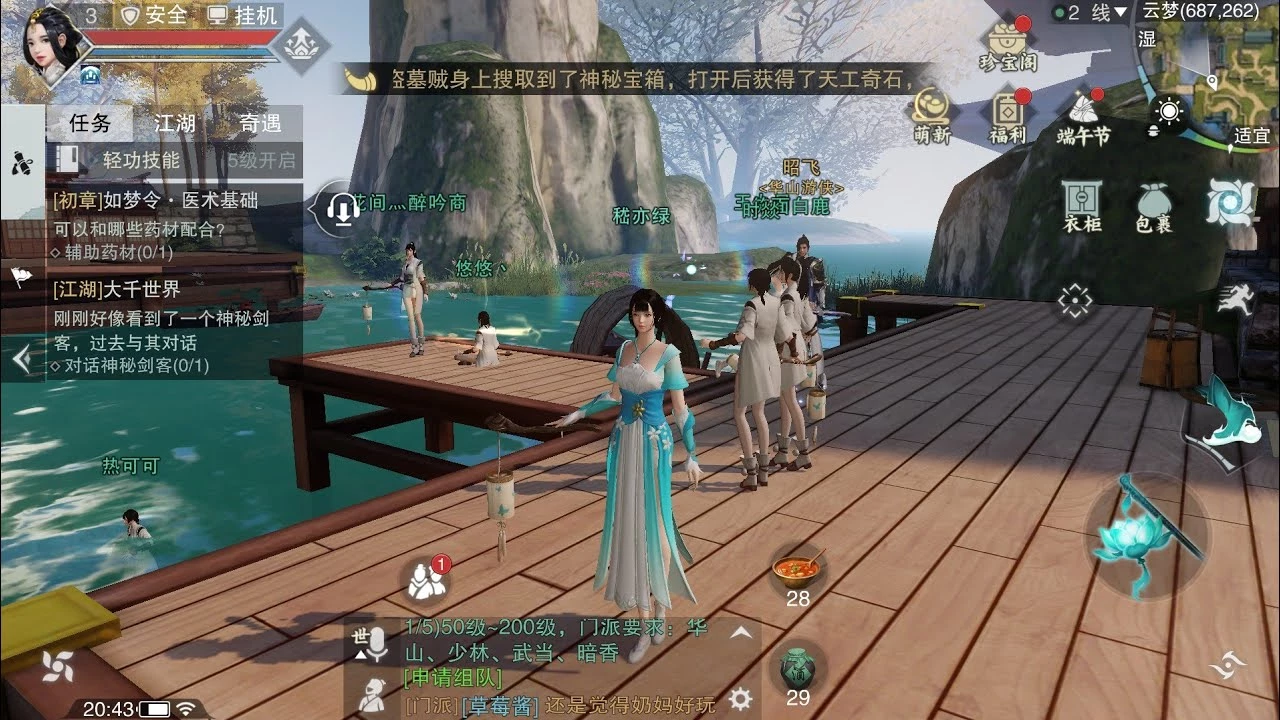Select the 奇遇 tab
This screenshot has width=1280, height=720.
pyautogui.click(x=260, y=124)
